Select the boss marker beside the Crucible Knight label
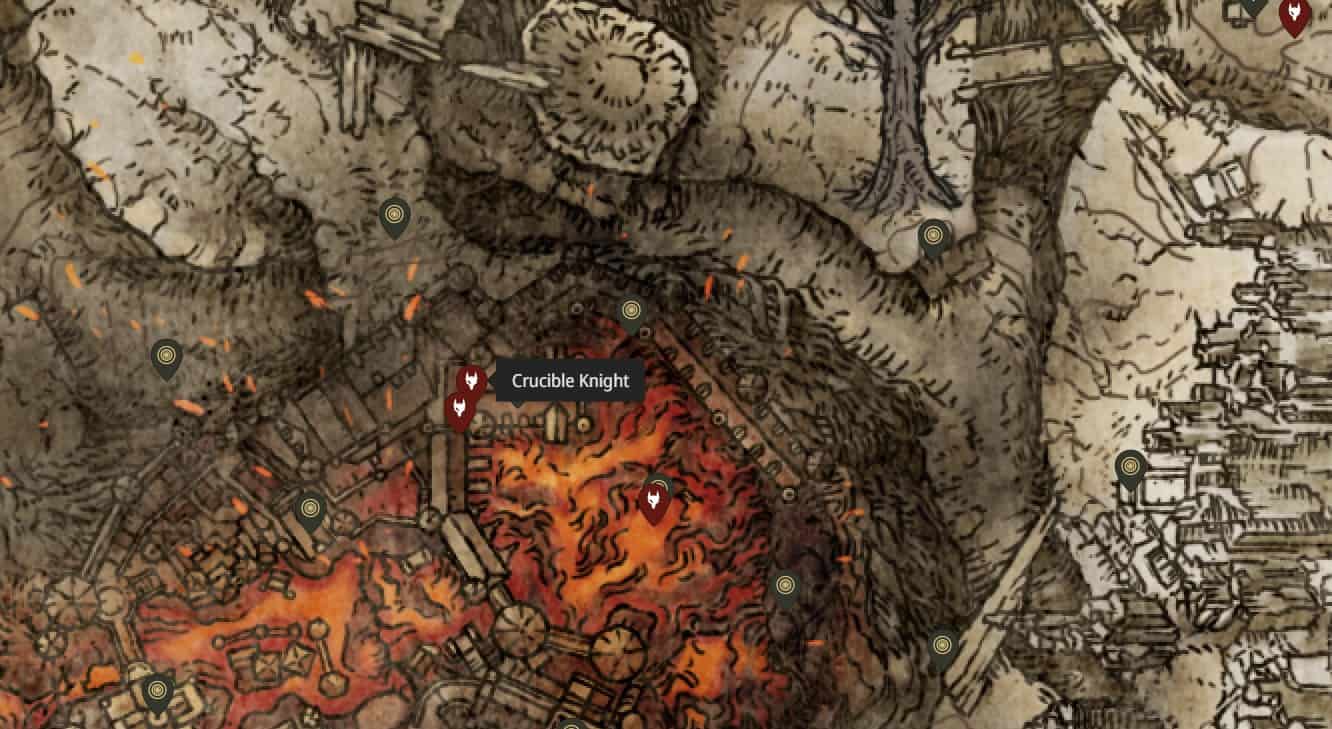The height and width of the screenshot is (729, 1332). tap(471, 381)
